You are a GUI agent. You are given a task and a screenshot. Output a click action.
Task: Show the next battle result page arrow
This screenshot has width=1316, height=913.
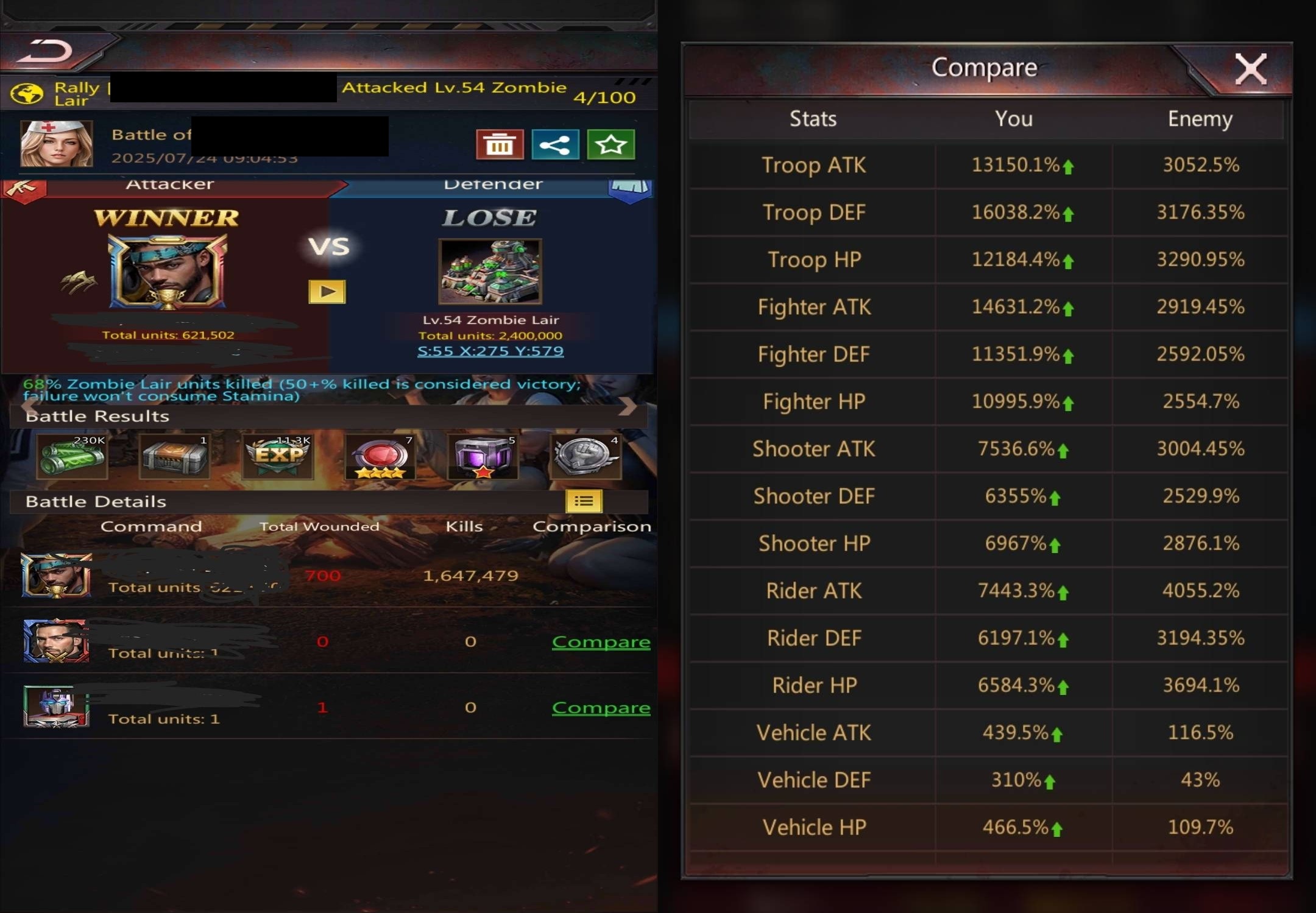(628, 406)
